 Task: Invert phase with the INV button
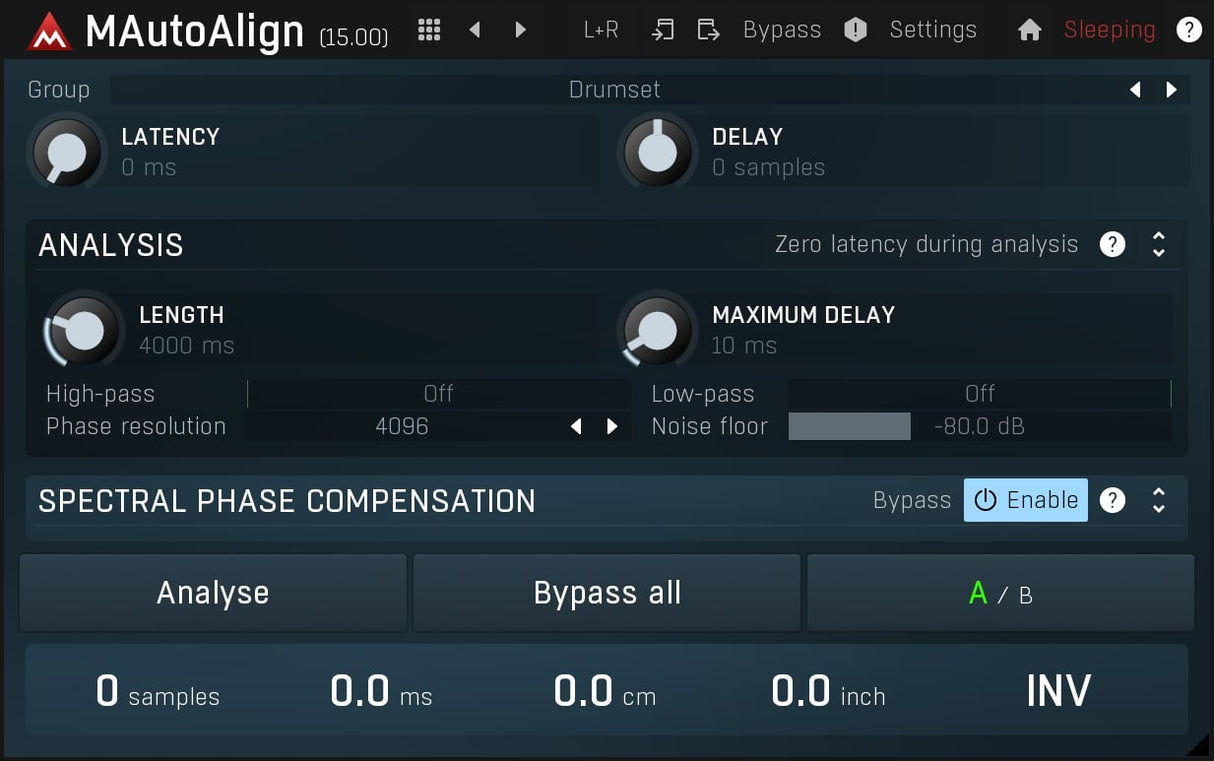1058,691
